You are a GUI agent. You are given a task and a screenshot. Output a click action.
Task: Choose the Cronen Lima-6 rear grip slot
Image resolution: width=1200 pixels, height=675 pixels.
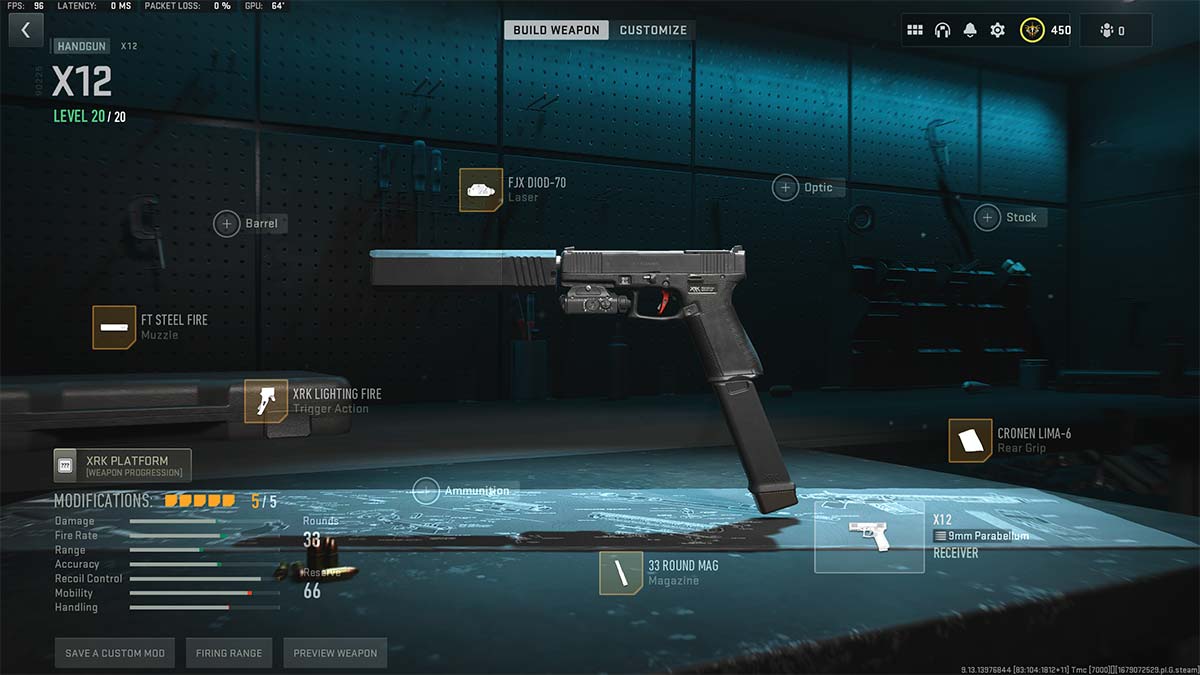(970, 441)
